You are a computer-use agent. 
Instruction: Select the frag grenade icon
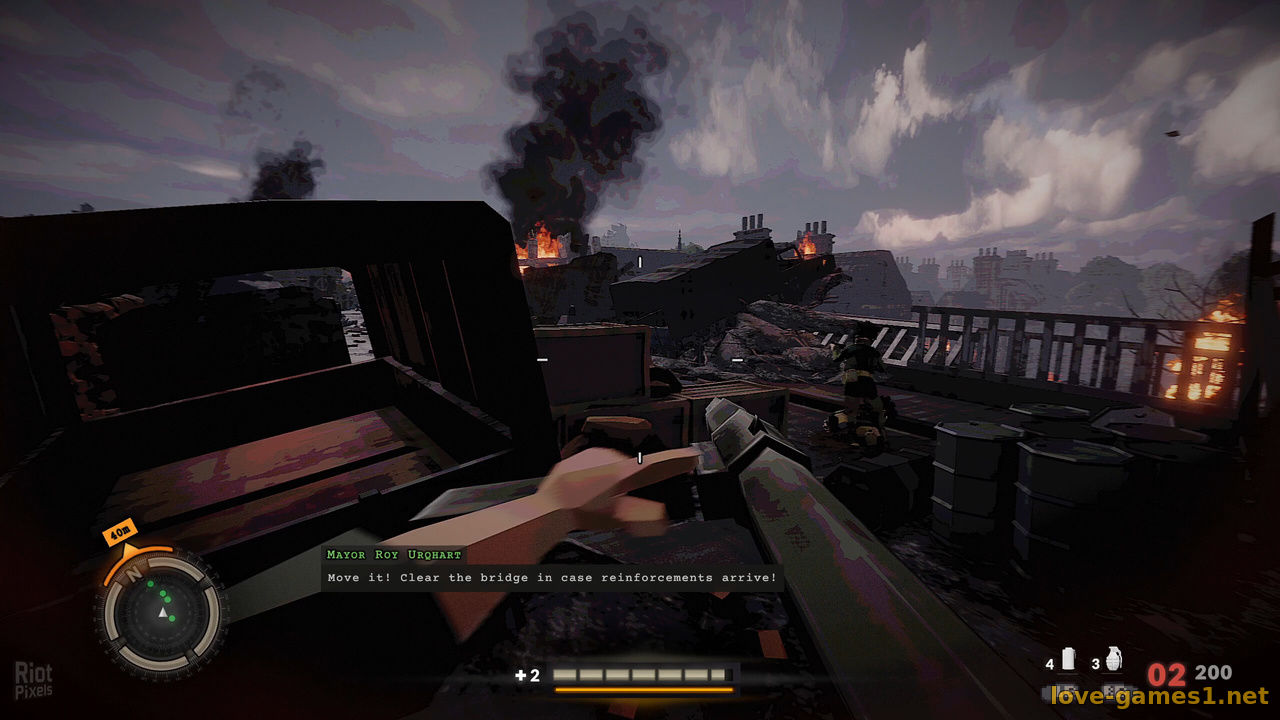point(1113,660)
